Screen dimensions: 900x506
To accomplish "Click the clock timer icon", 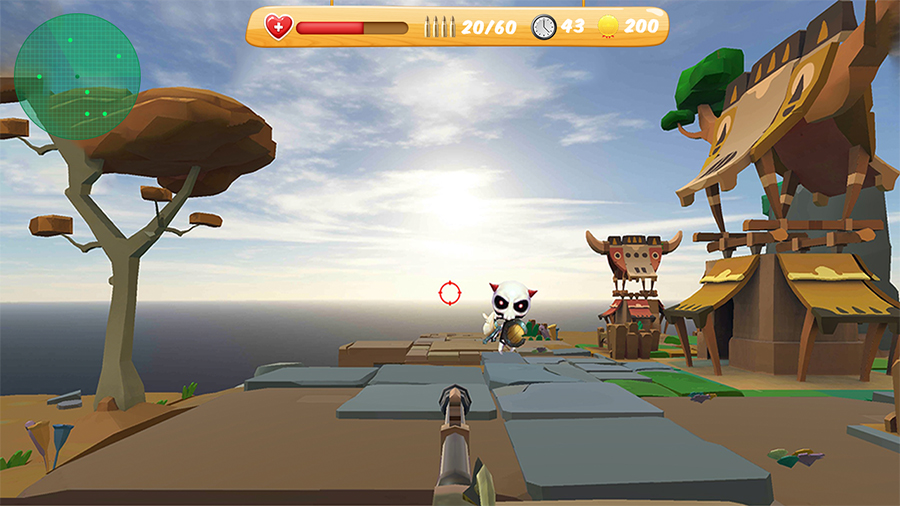I will (543, 26).
